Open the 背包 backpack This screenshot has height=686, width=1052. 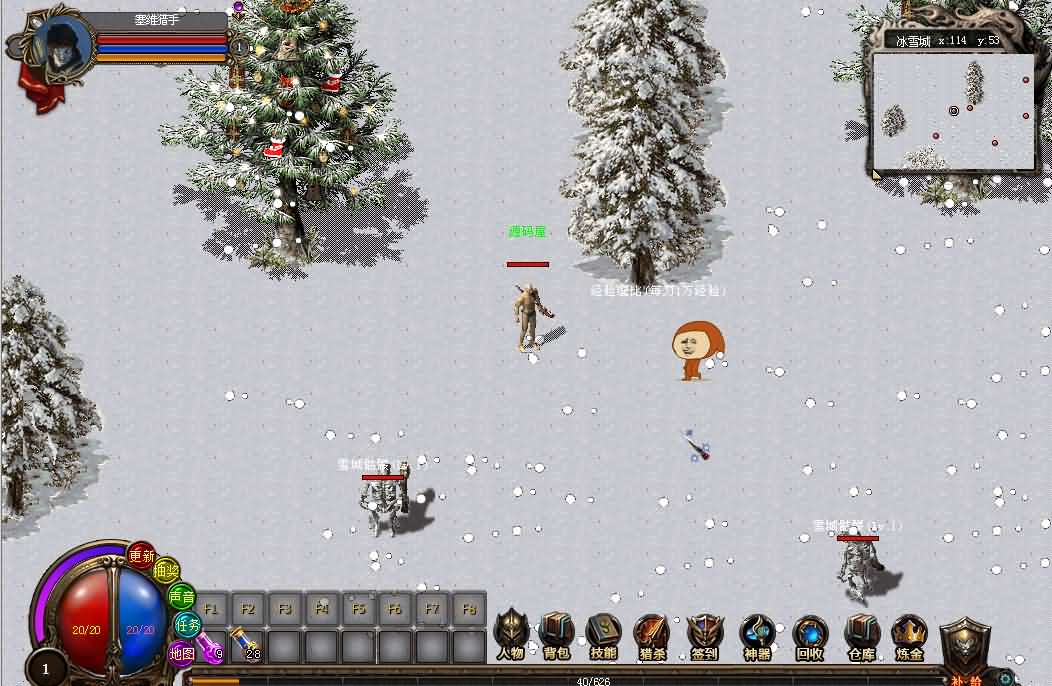point(557,633)
